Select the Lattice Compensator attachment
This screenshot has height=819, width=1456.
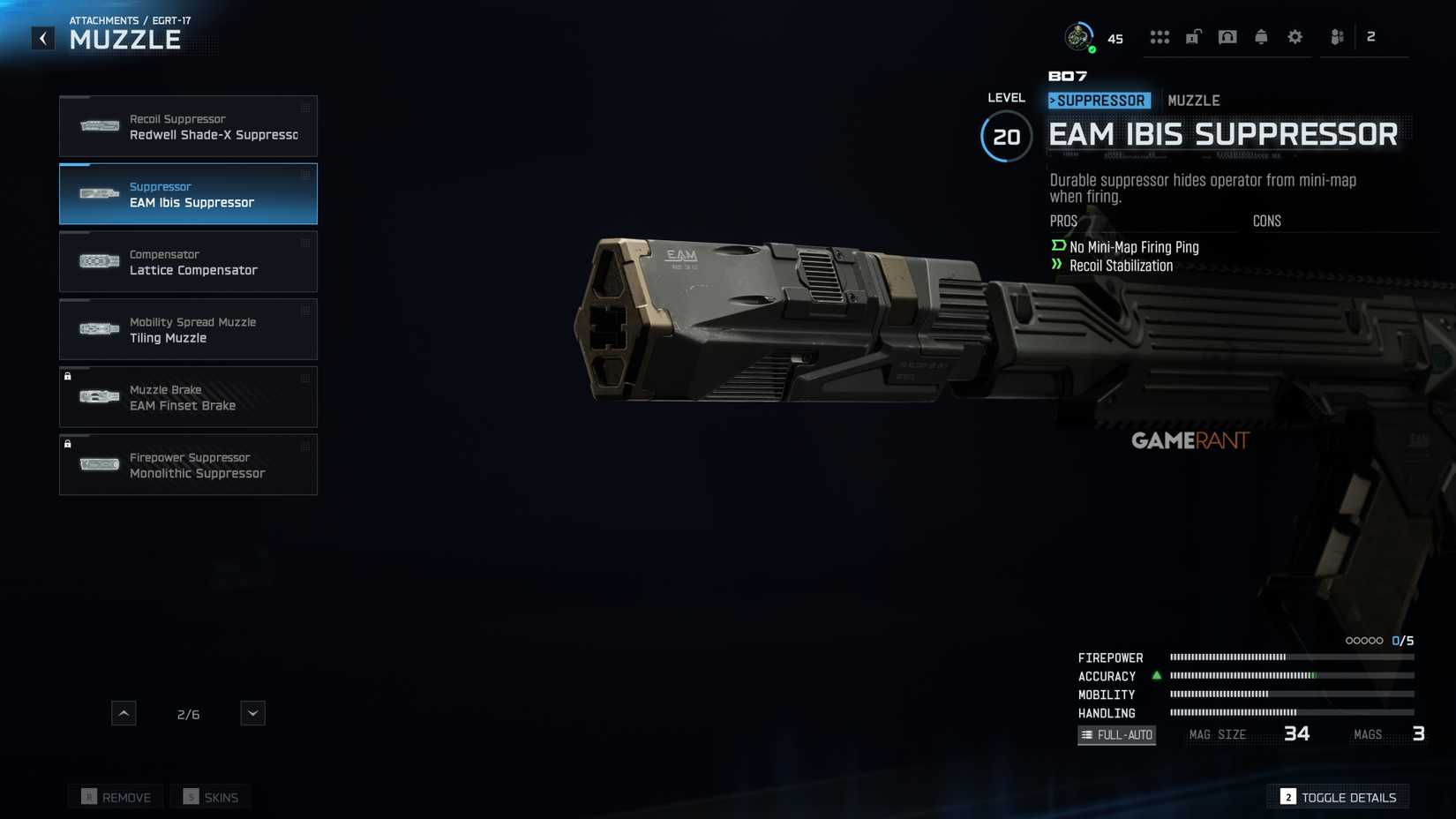188,261
